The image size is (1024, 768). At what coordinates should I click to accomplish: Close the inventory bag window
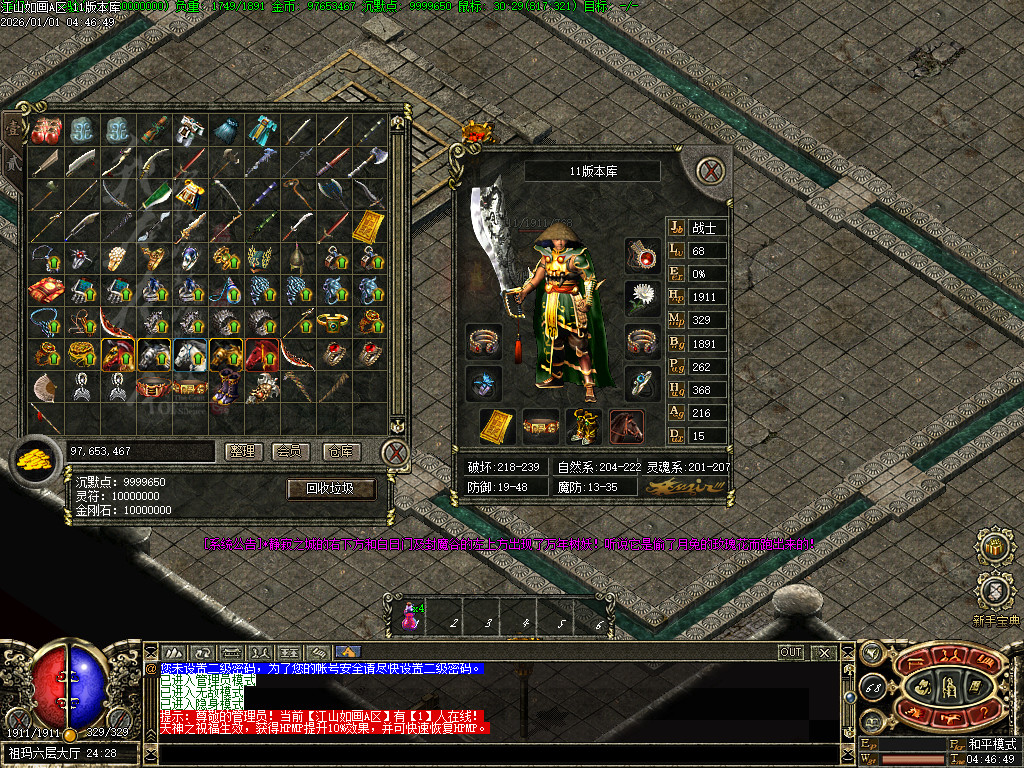[396, 453]
